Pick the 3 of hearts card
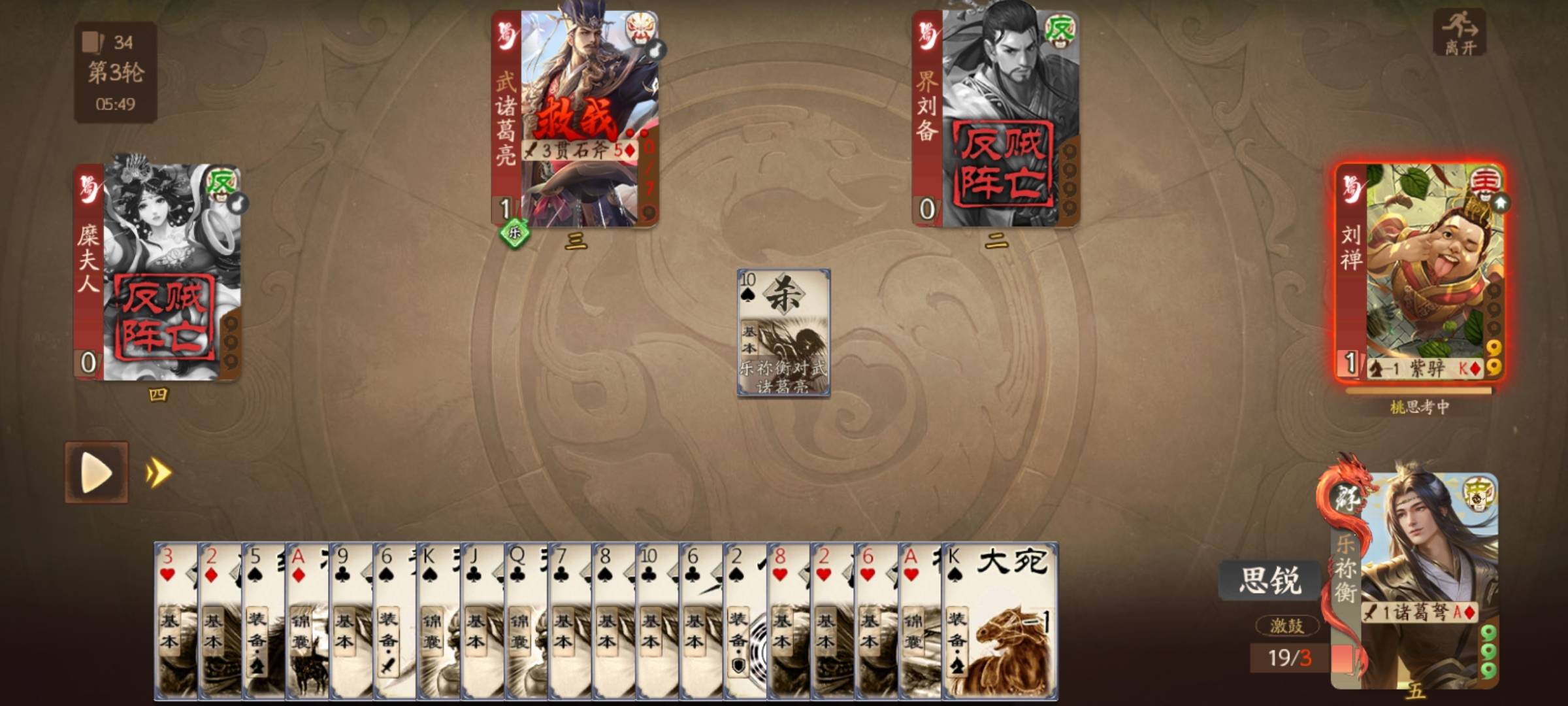 point(175,621)
